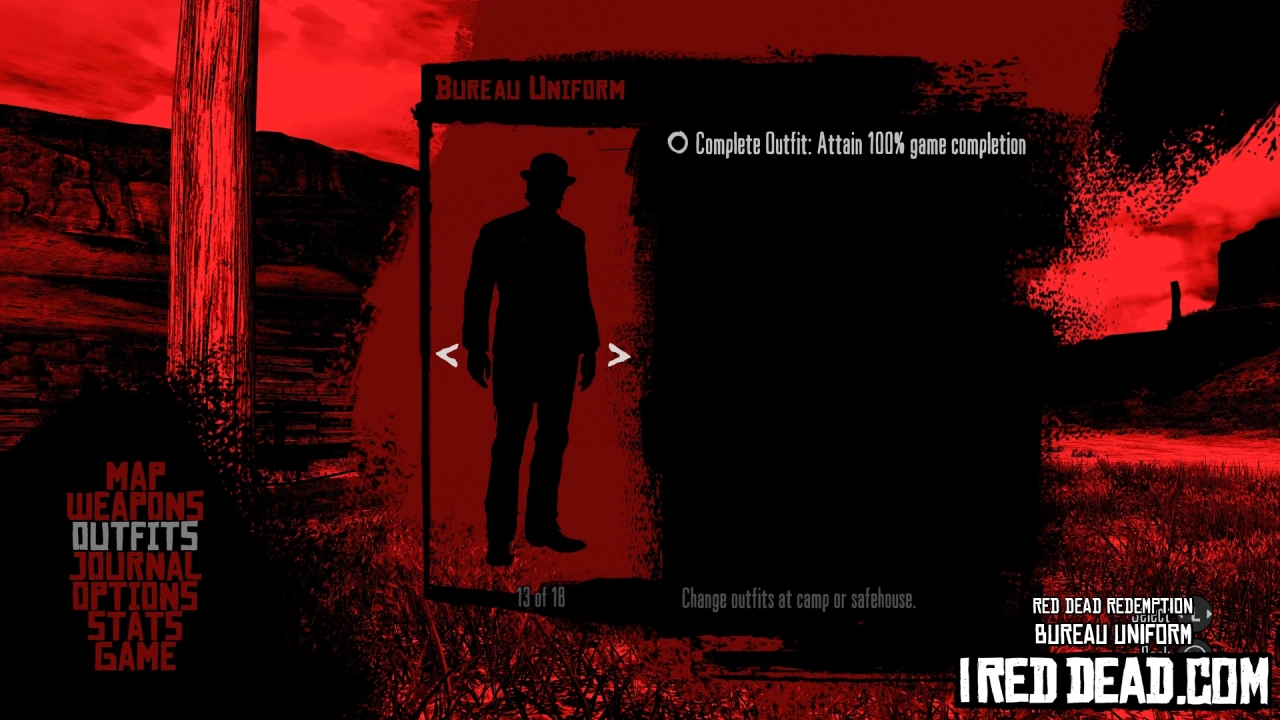The height and width of the screenshot is (720, 1280).
Task: Click the Red Dead Redemption overlay text
Action: click(1112, 605)
